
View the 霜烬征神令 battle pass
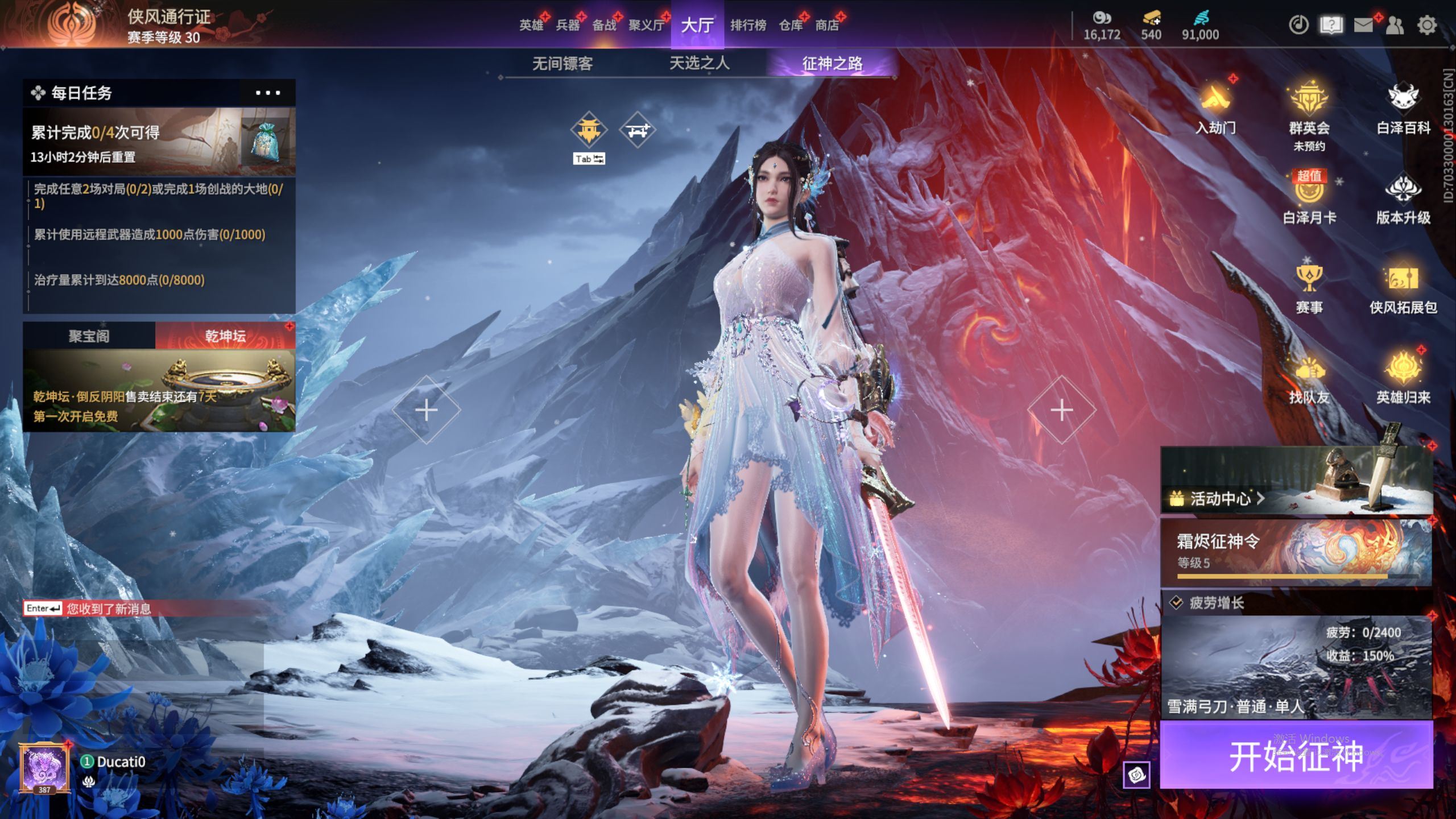click(1296, 552)
